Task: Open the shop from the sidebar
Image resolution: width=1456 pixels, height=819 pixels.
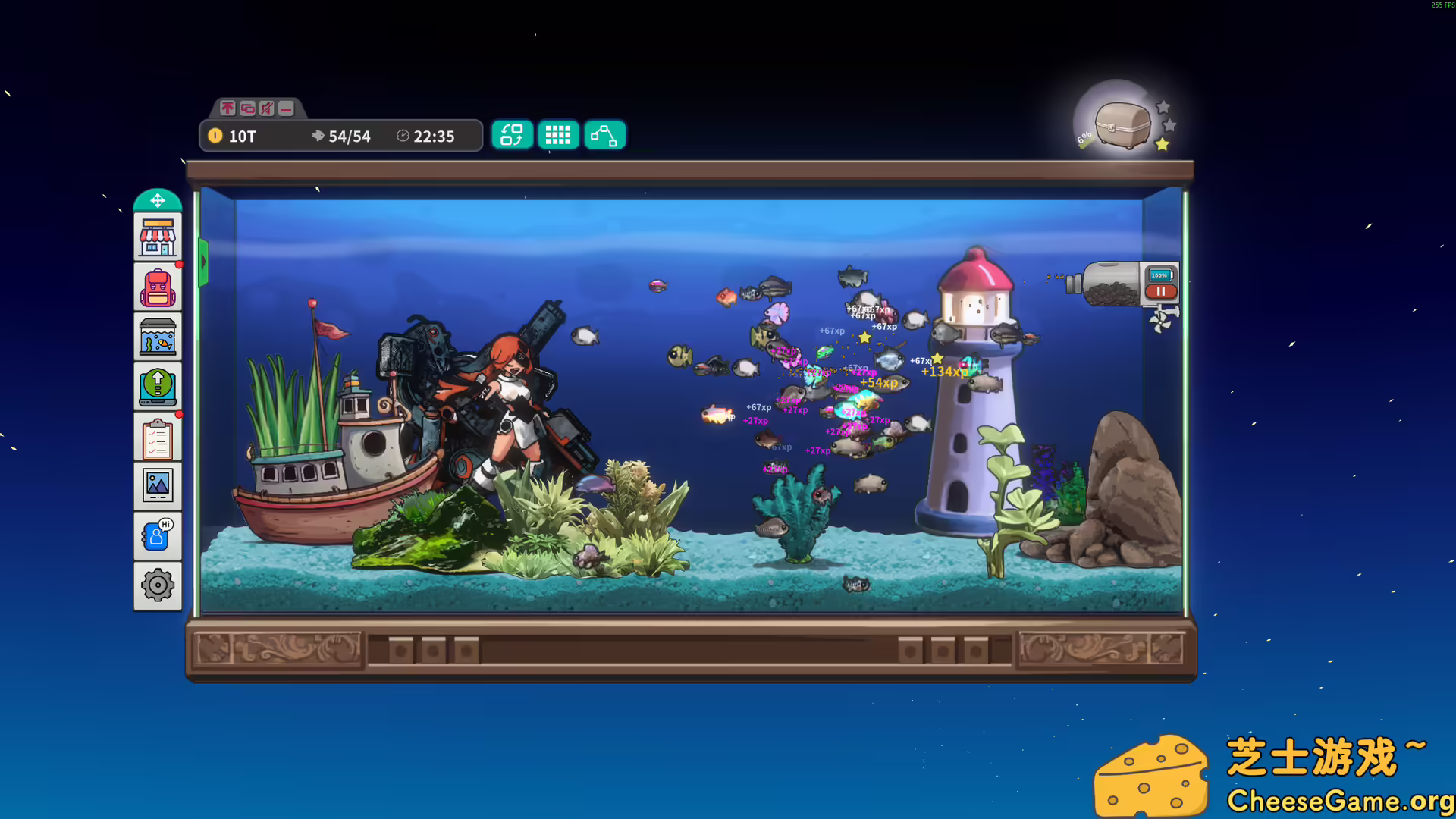Action: tap(158, 236)
